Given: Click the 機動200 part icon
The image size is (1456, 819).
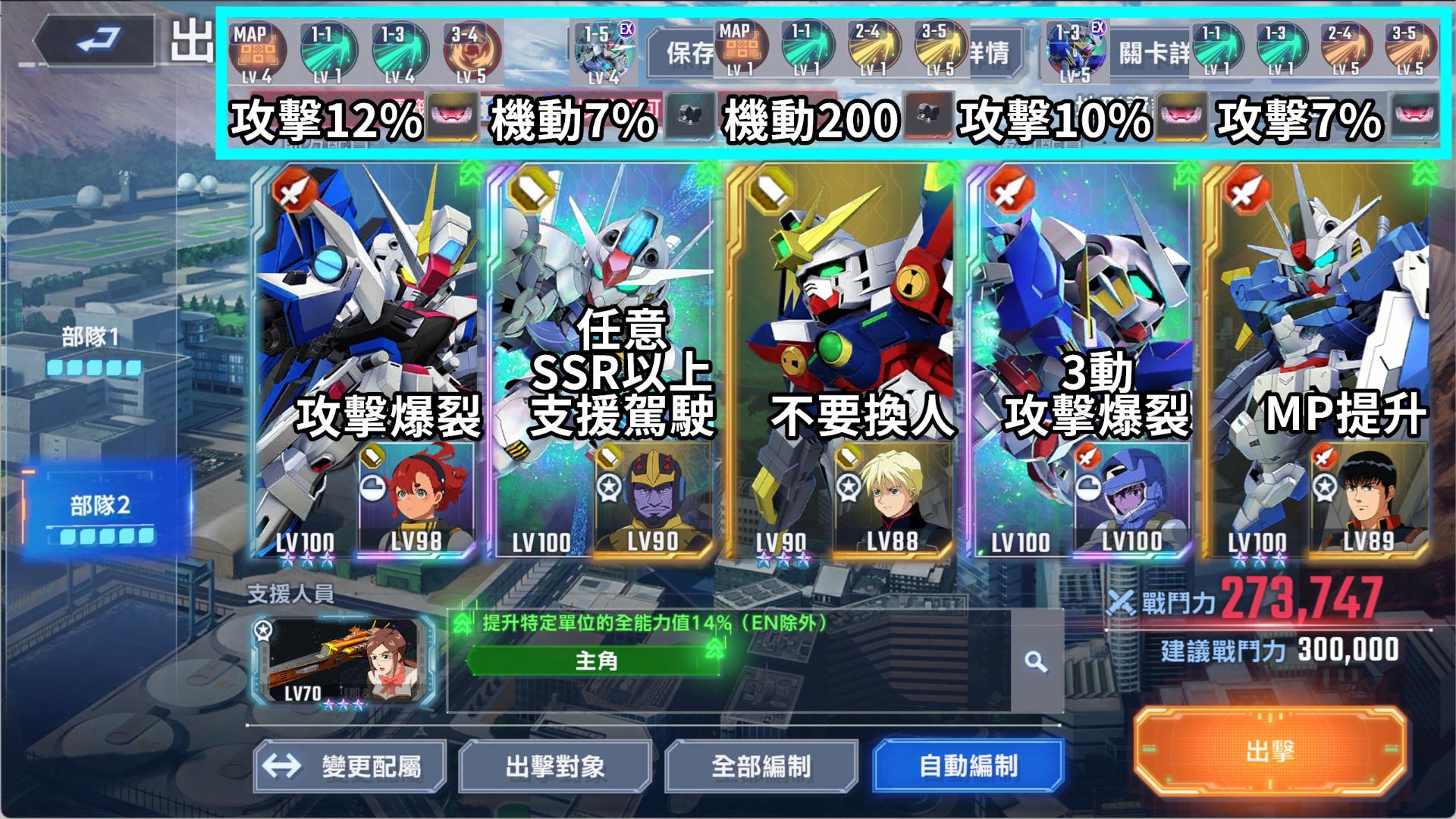Looking at the screenshot, I should (927, 116).
